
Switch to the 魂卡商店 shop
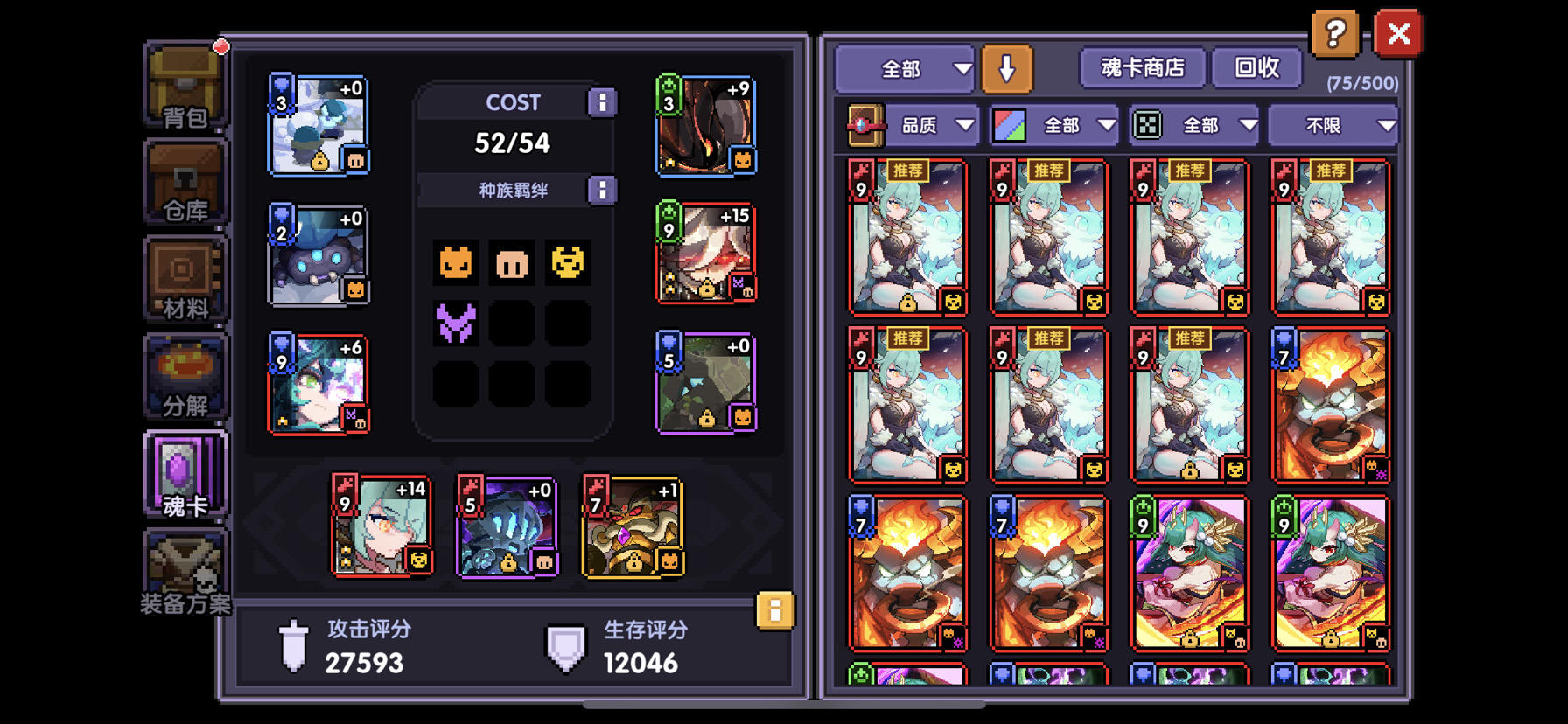point(1142,66)
